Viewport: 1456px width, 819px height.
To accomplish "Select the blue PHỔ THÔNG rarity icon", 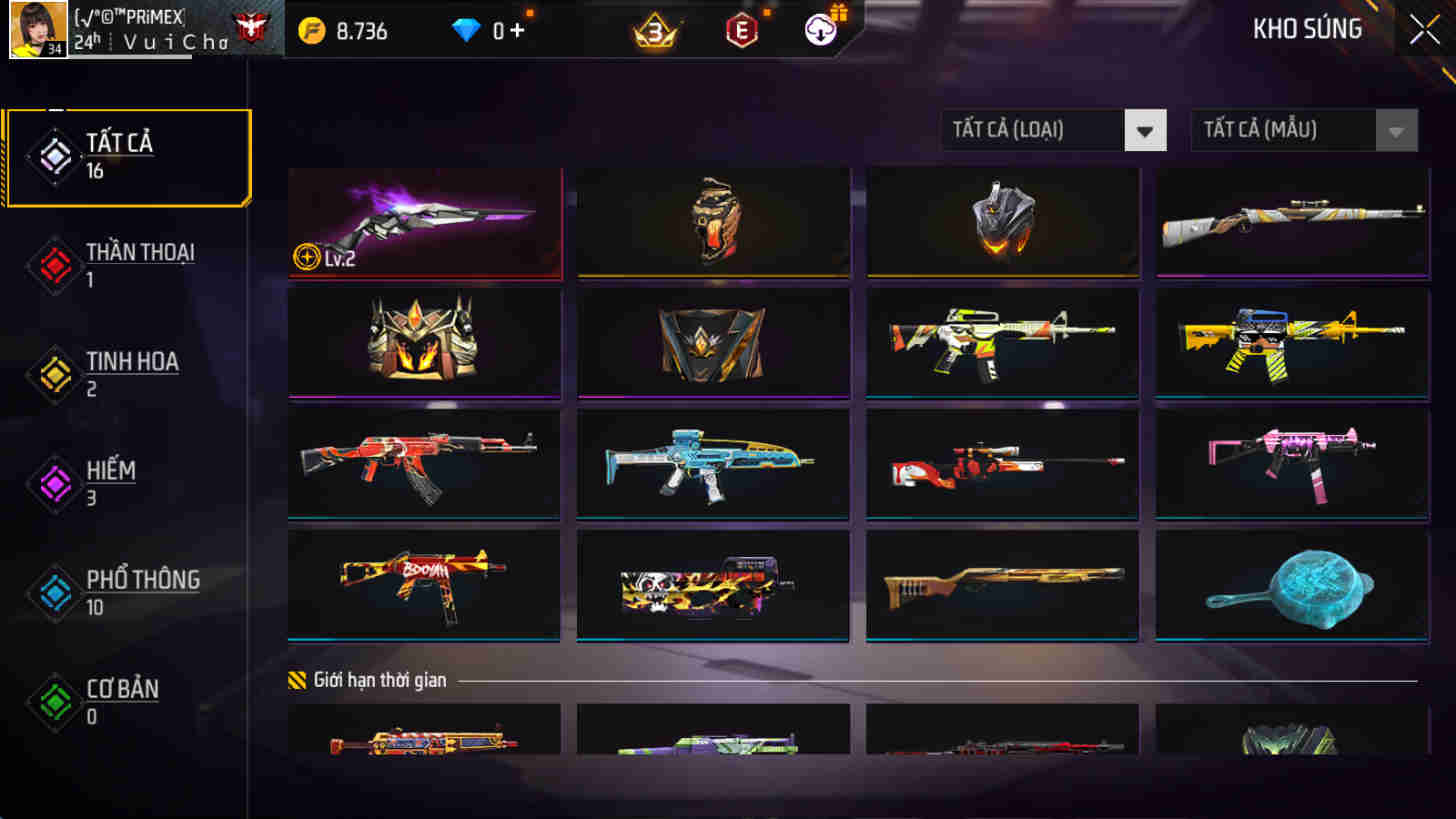I will pyautogui.click(x=55, y=590).
